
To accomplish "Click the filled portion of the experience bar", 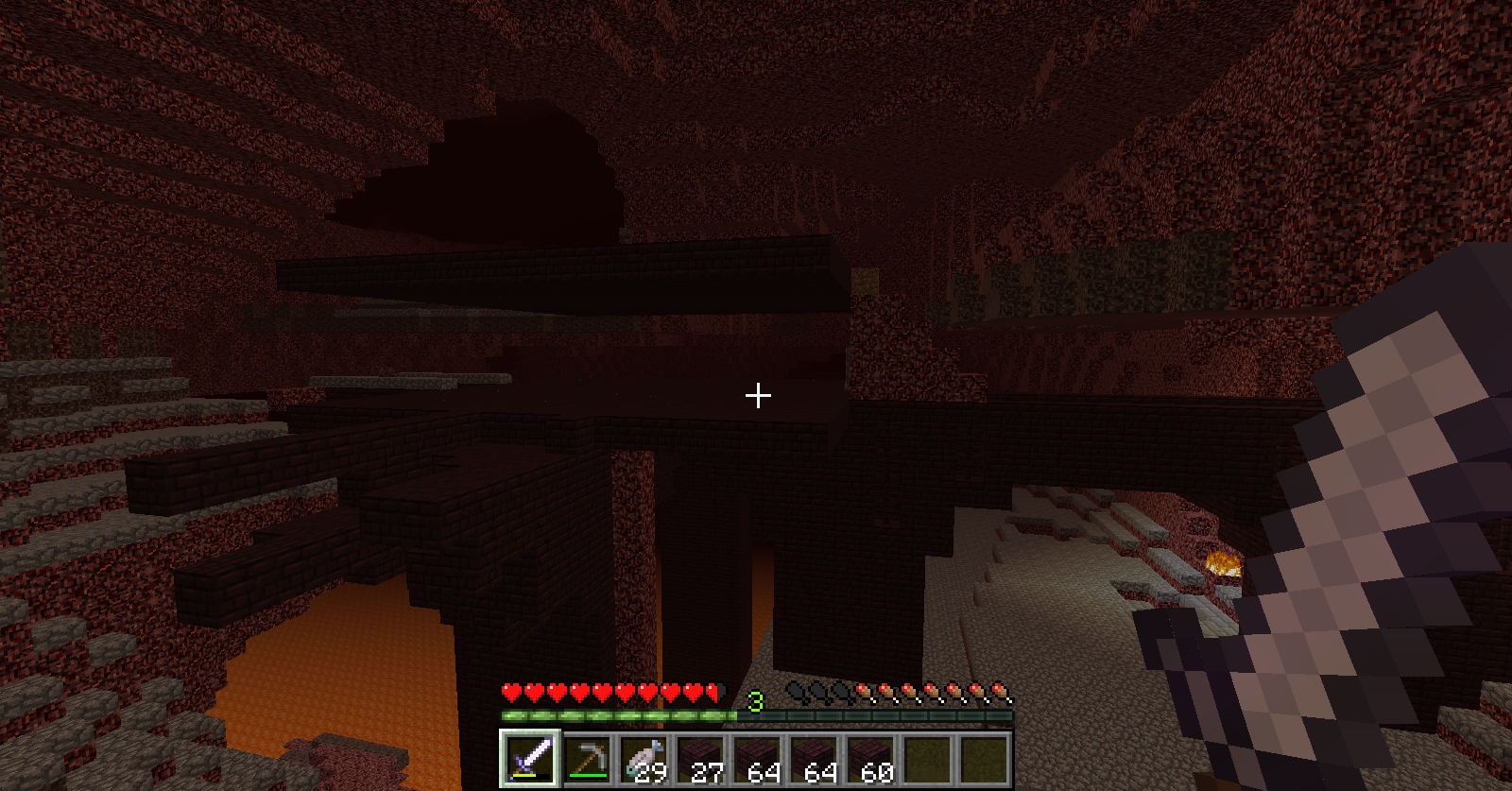I will pos(614,716).
